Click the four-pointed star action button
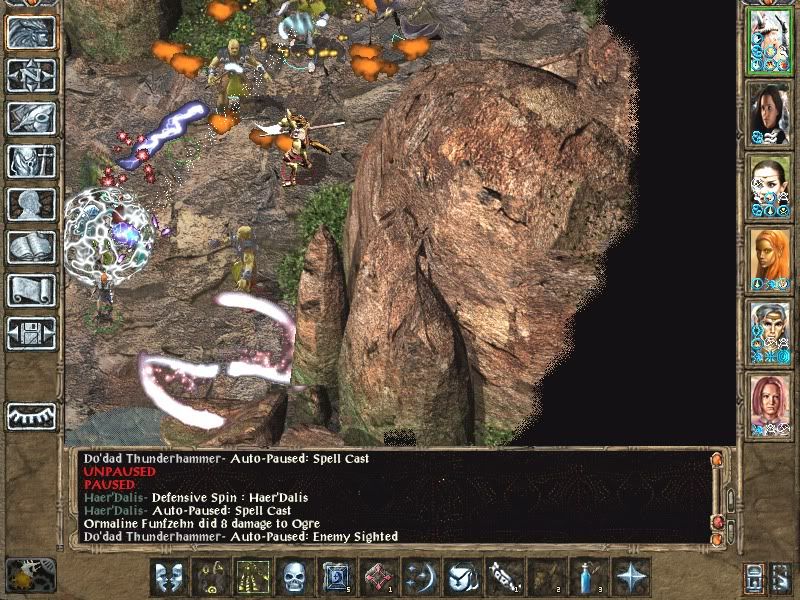The width and height of the screenshot is (800, 600). coord(632,577)
